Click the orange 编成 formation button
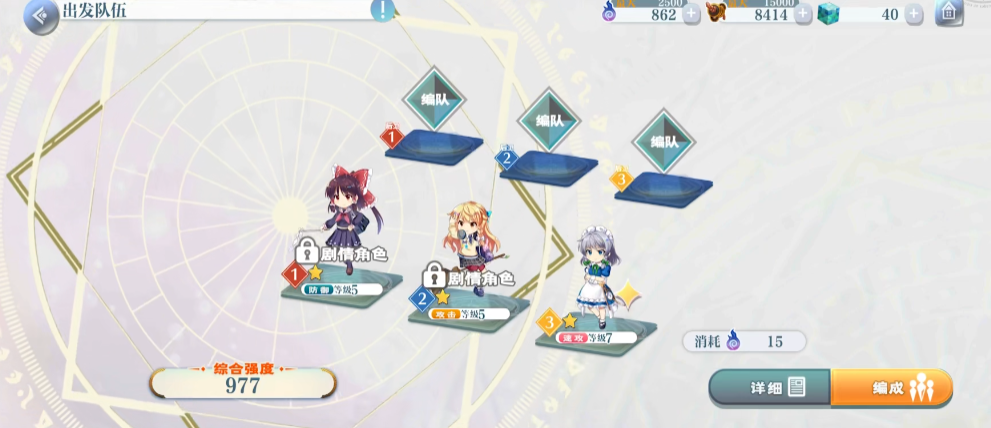Screen dimensions: 991x428 891,388
